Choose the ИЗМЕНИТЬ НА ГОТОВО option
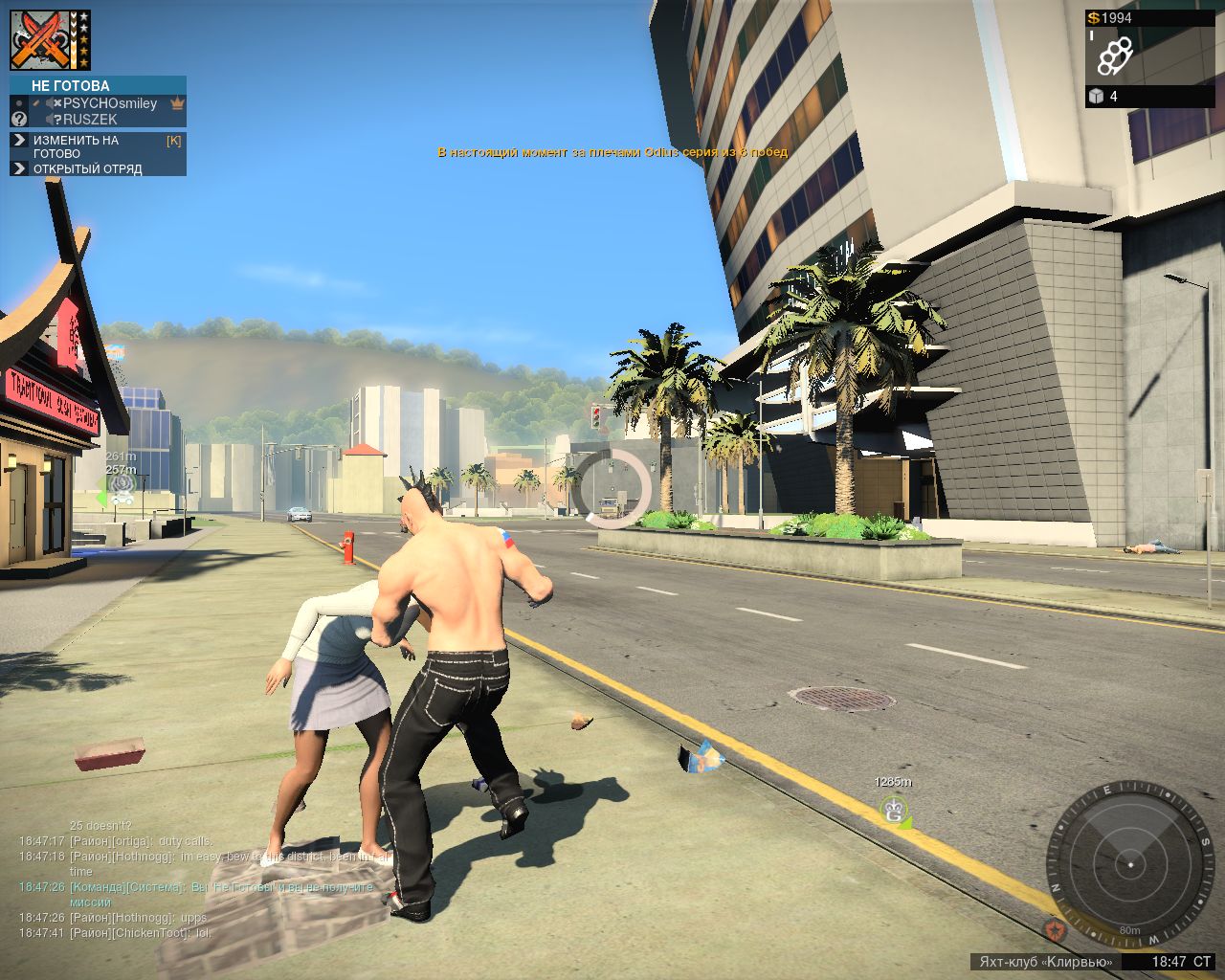 tap(77, 146)
